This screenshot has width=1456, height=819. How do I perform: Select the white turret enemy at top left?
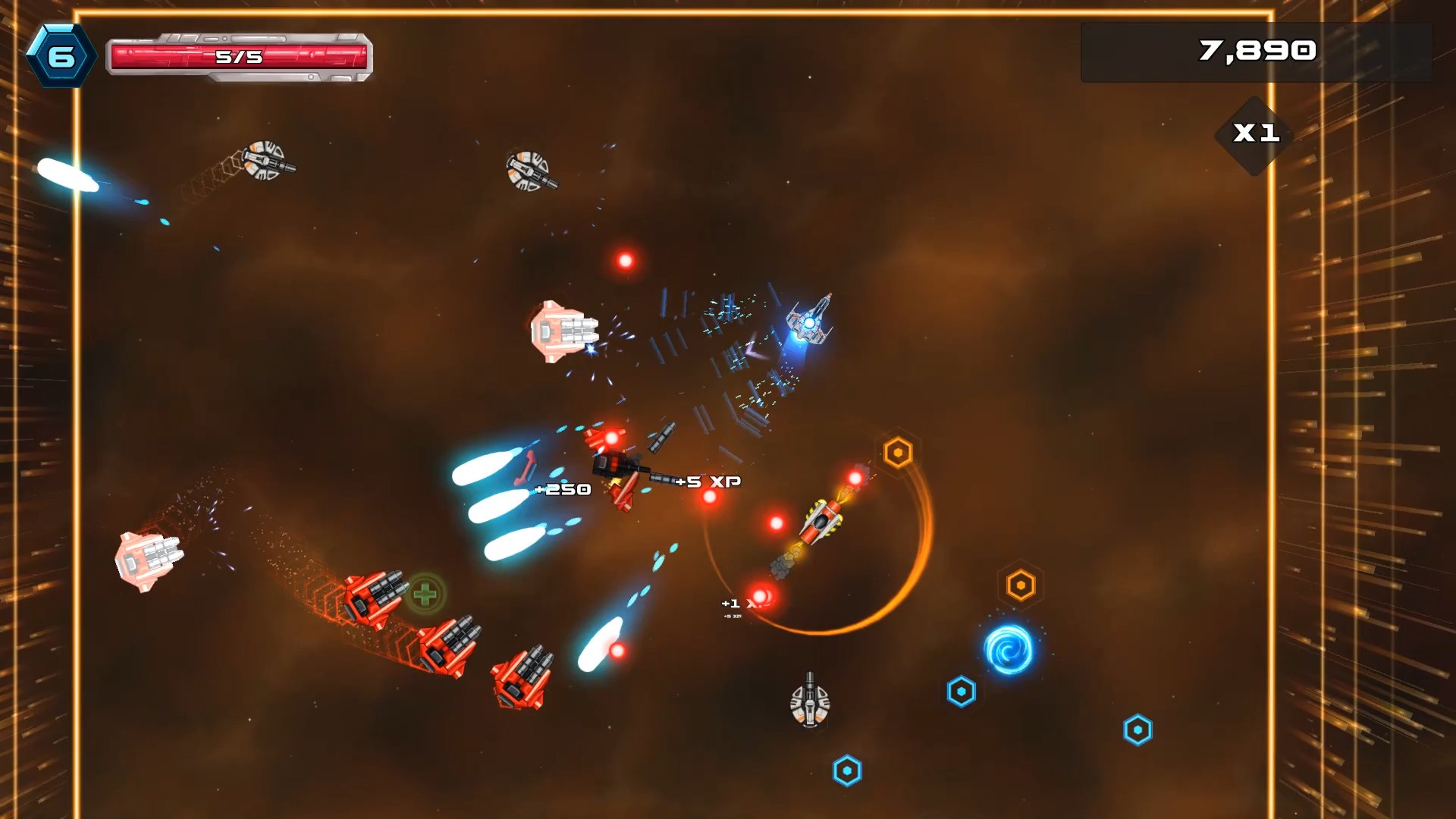coord(265,159)
